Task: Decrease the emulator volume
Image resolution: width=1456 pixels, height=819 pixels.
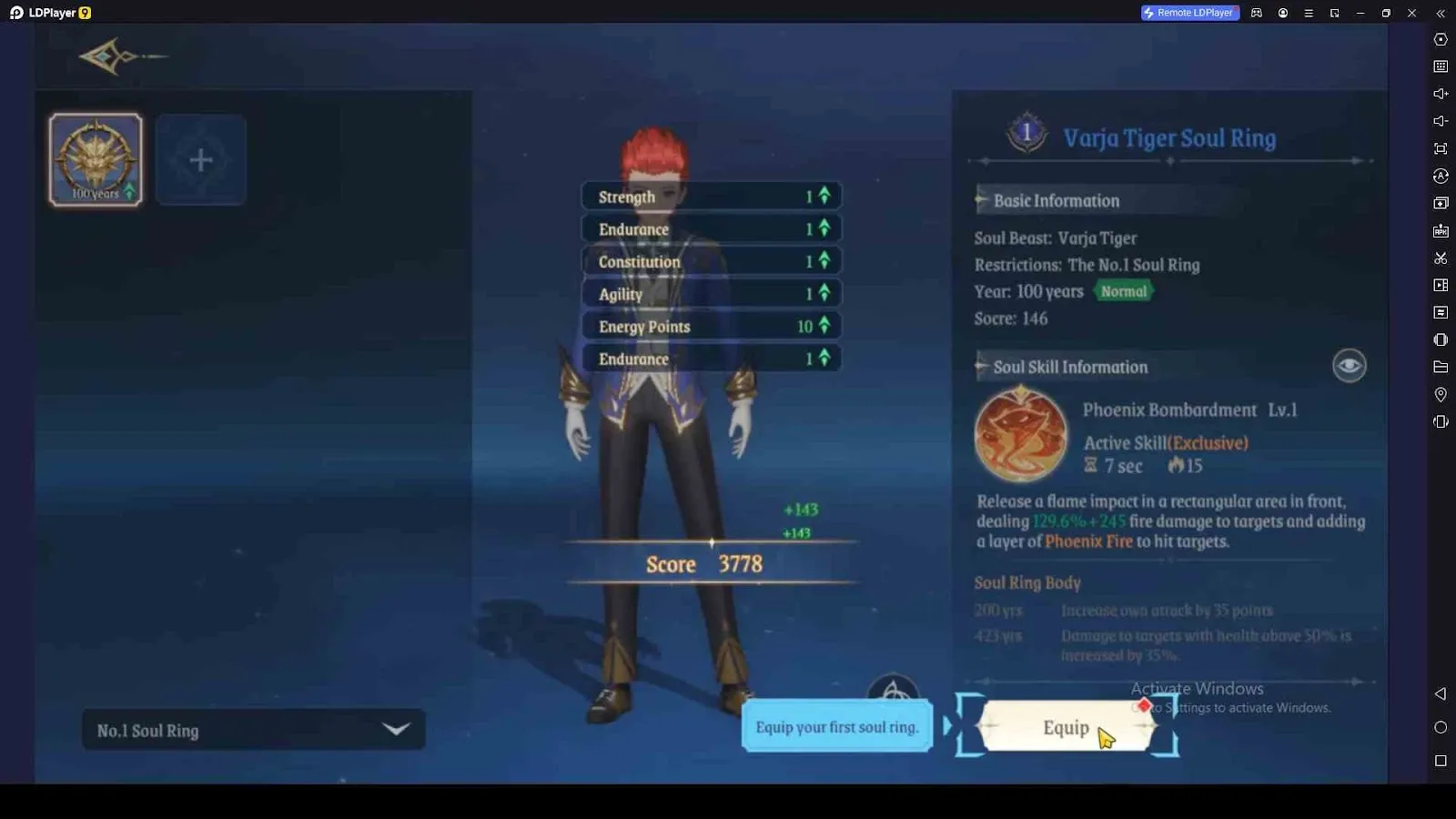Action: pyautogui.click(x=1441, y=120)
